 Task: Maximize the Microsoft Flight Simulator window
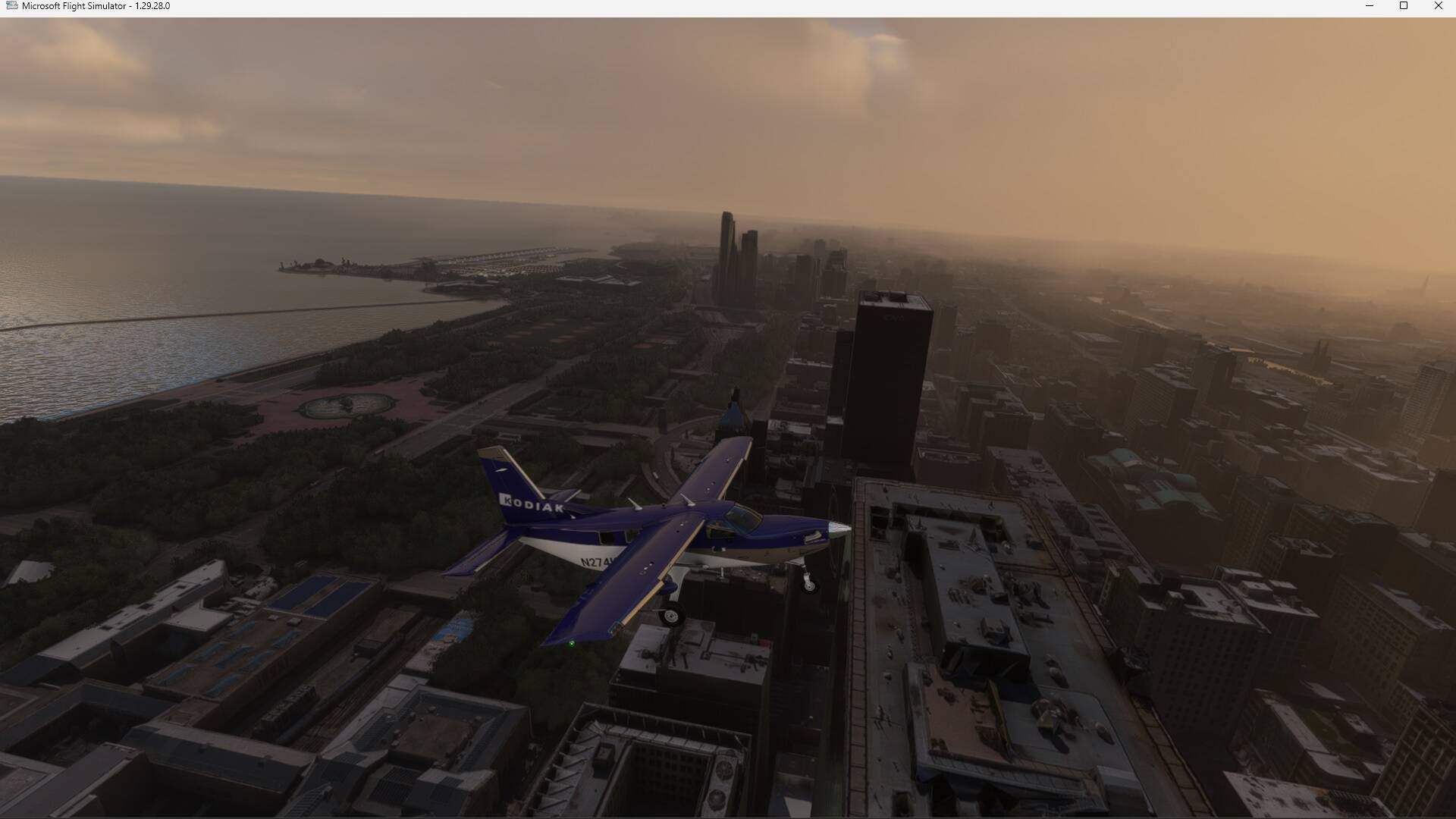click(1404, 6)
